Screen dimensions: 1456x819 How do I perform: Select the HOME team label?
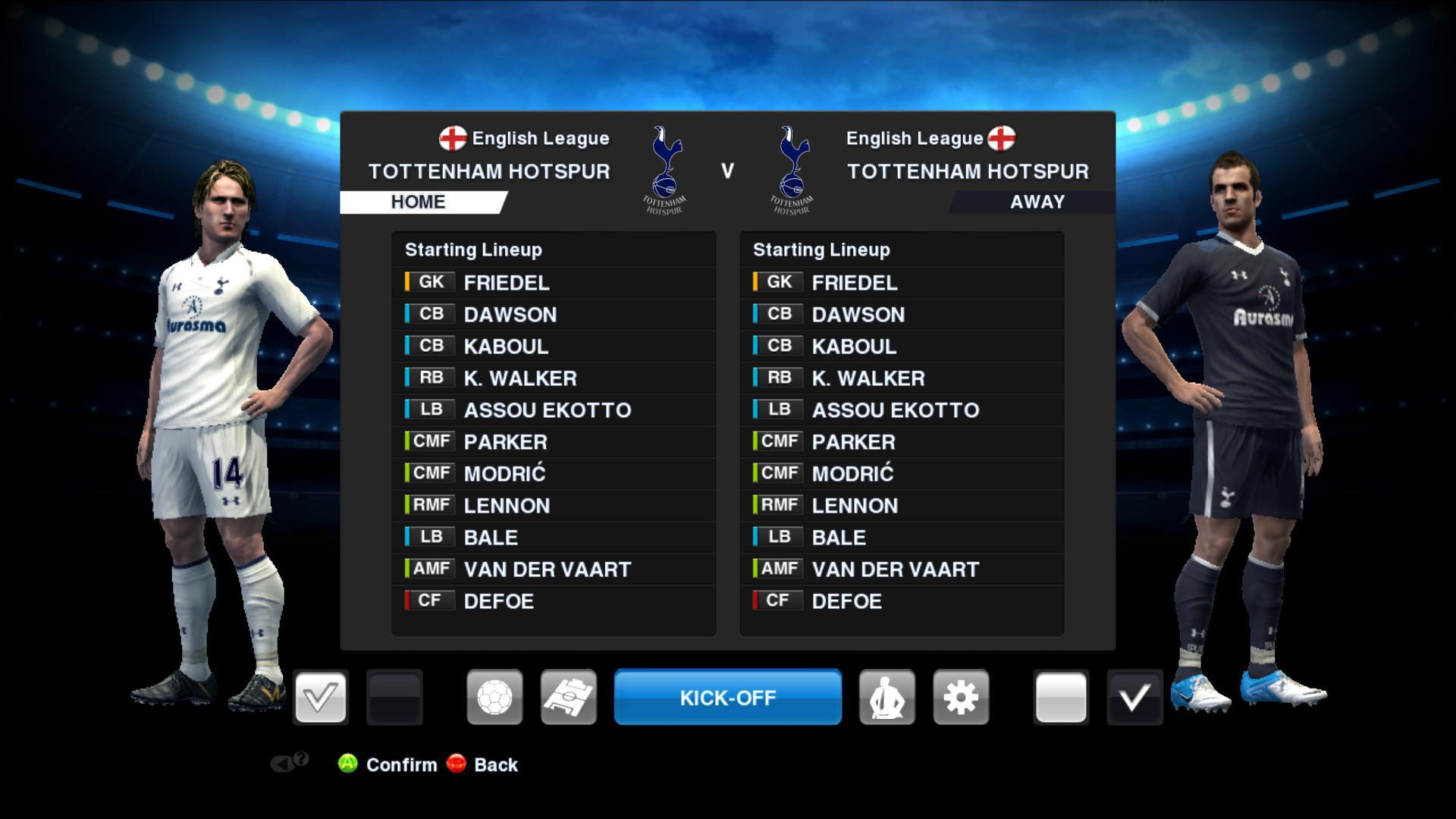pyautogui.click(x=419, y=202)
